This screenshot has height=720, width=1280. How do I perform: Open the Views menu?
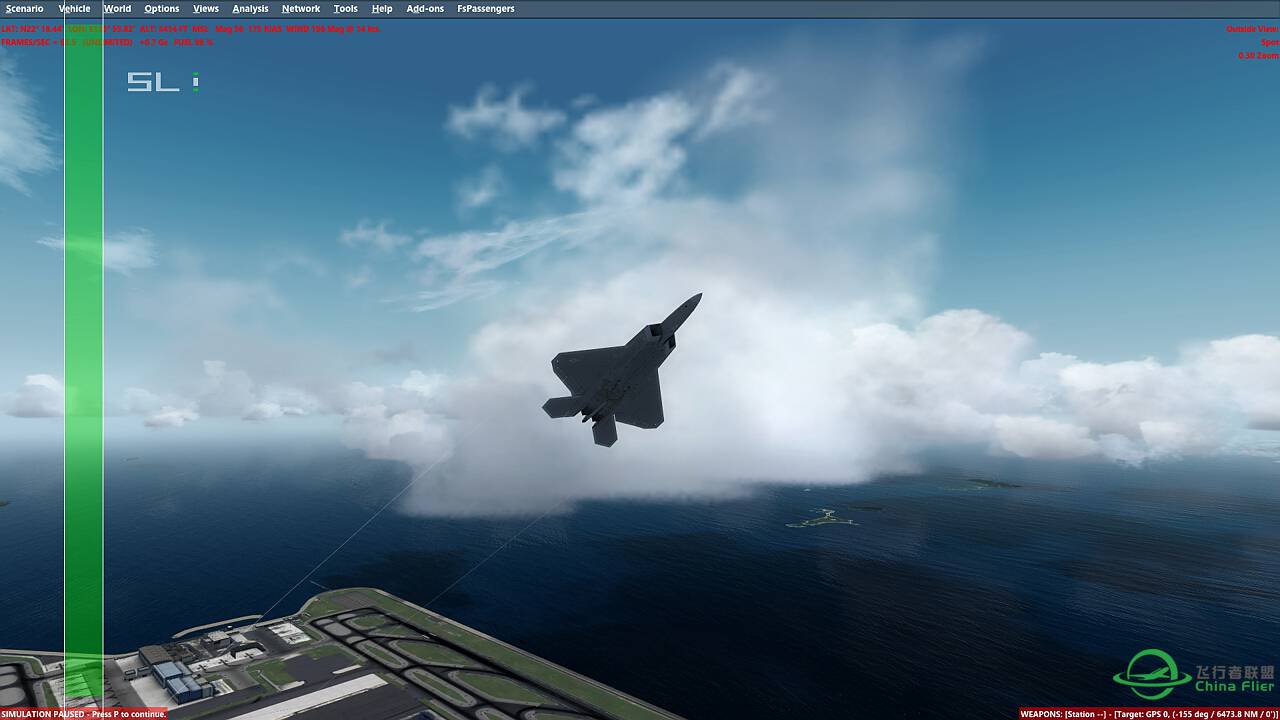pyautogui.click(x=205, y=8)
